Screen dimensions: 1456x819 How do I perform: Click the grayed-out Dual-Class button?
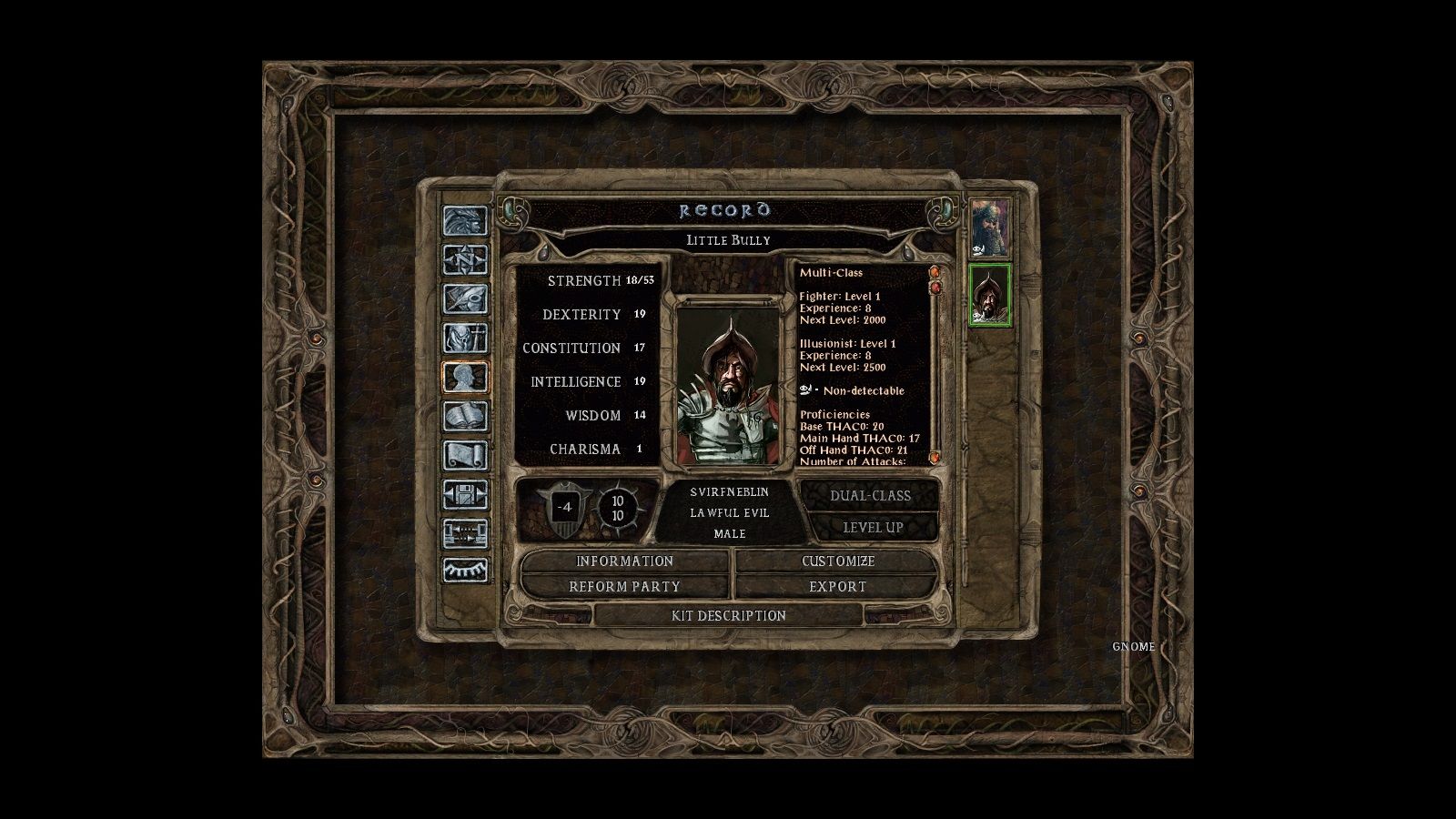870,496
